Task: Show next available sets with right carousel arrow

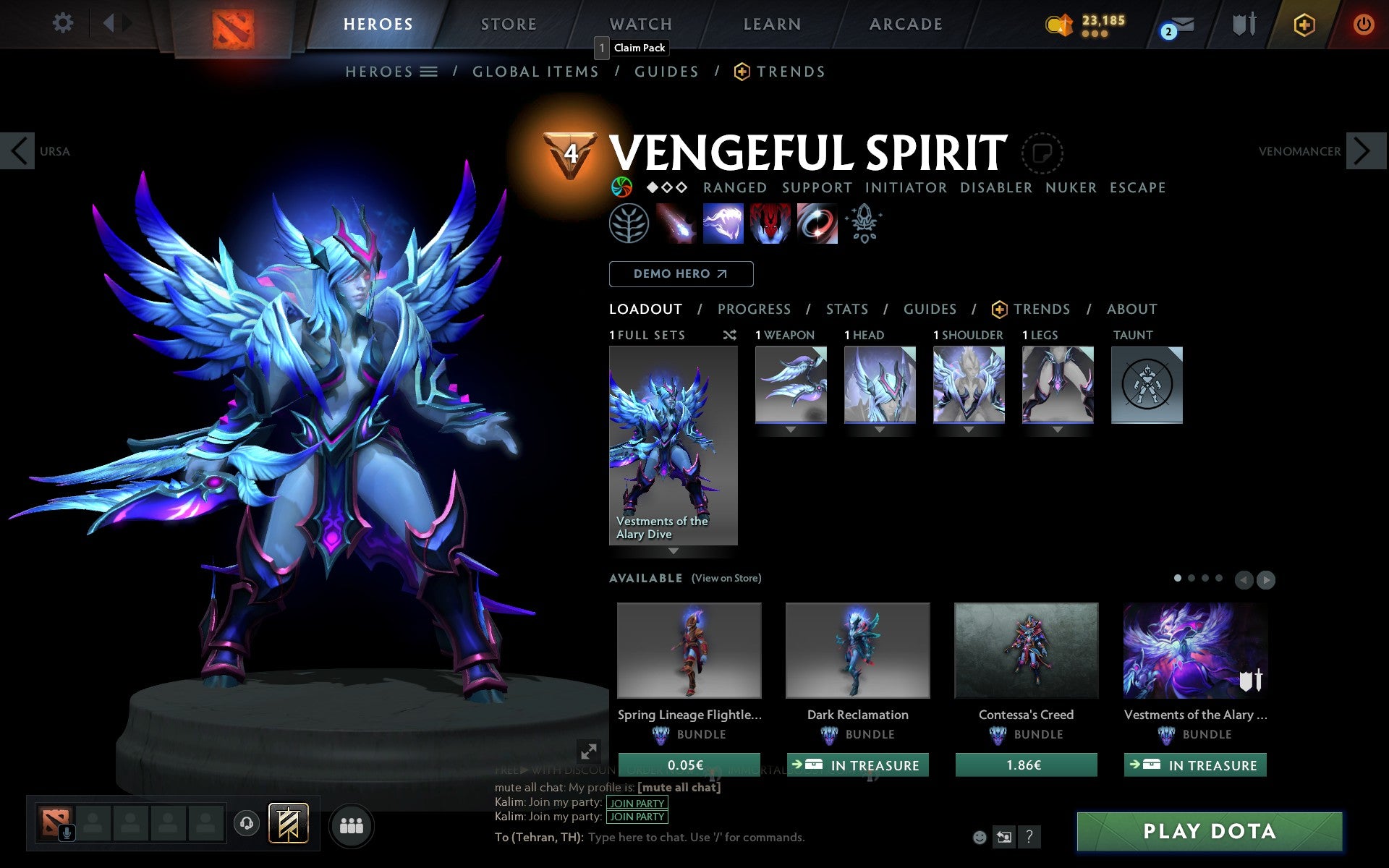Action: pos(1266,579)
